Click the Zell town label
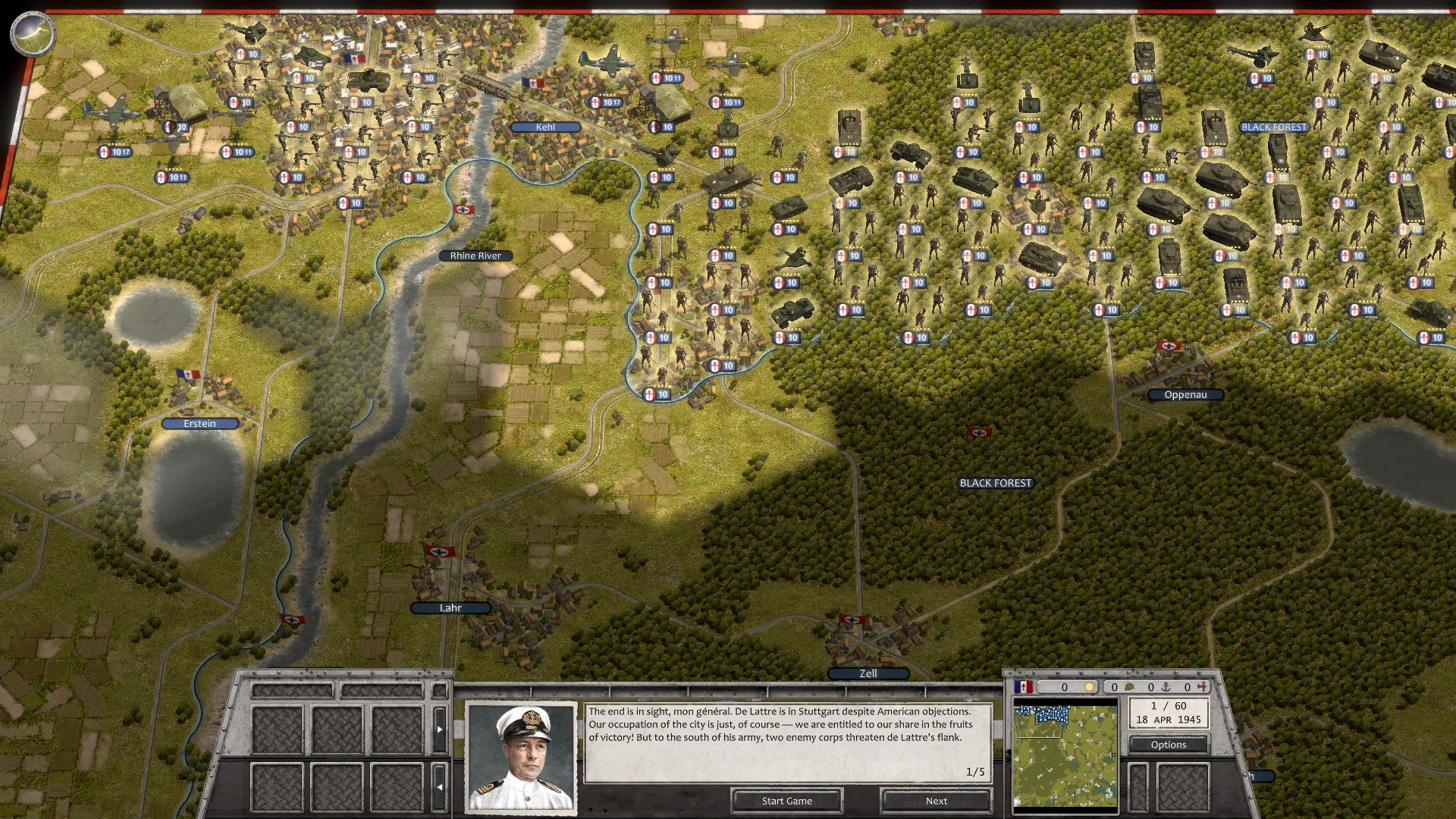 point(868,673)
